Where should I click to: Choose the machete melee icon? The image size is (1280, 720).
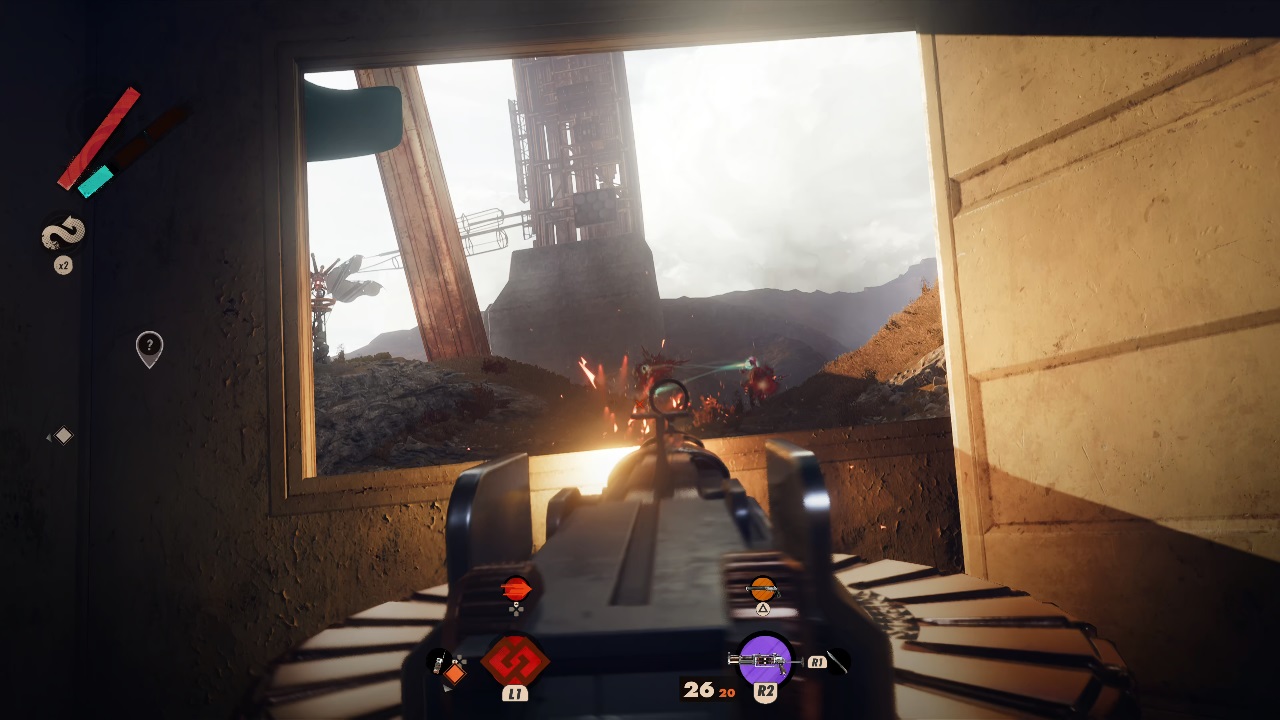pos(837,661)
